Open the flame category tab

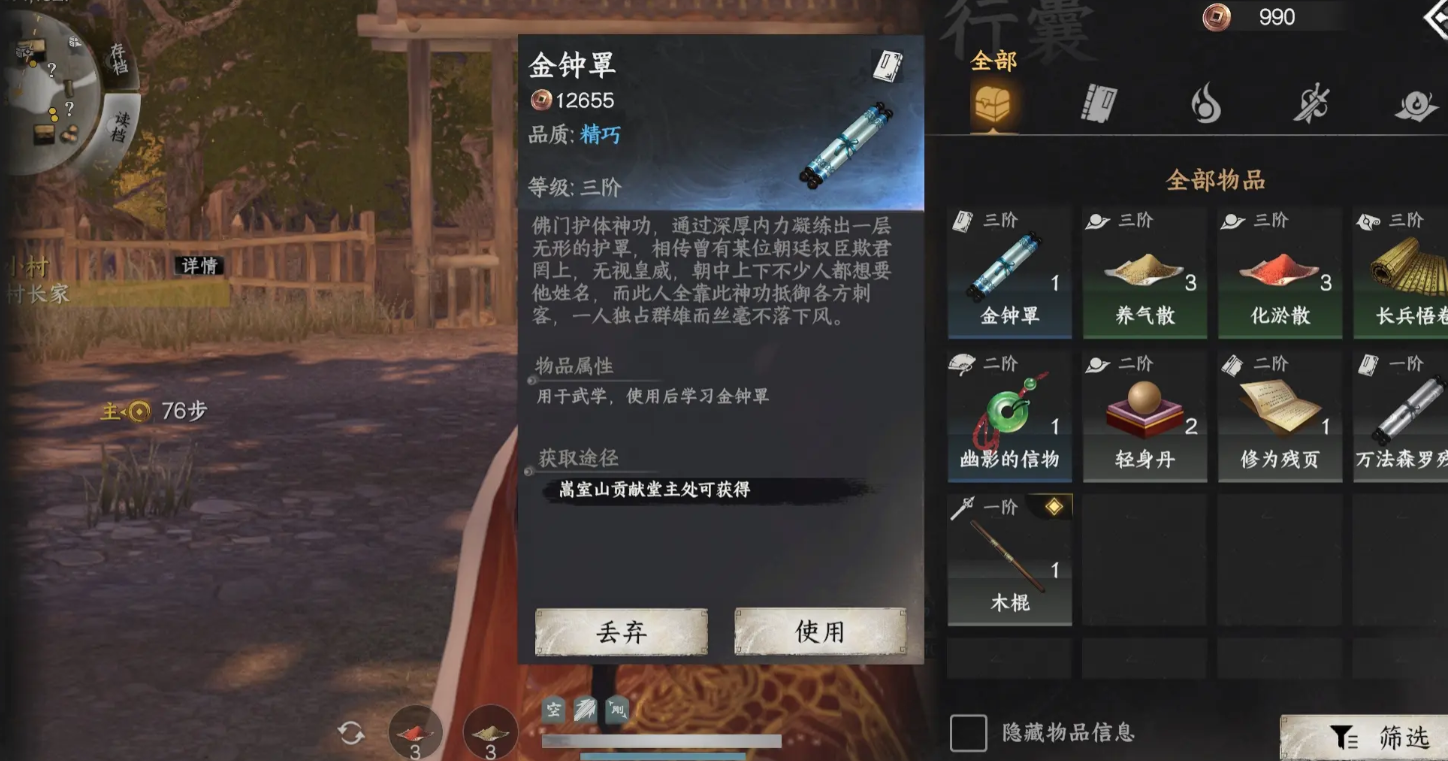tap(1206, 103)
